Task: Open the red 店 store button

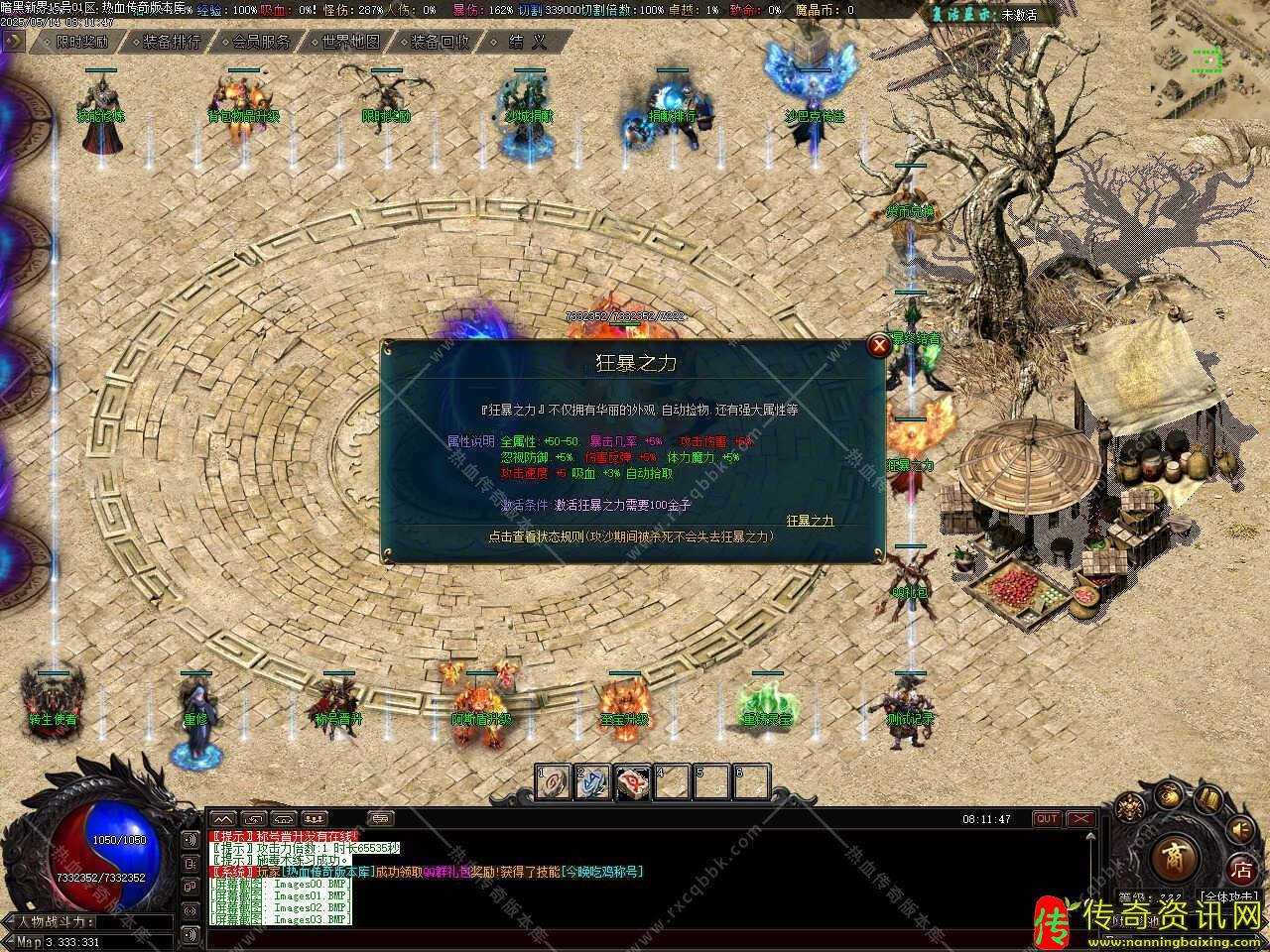Action: (1241, 872)
